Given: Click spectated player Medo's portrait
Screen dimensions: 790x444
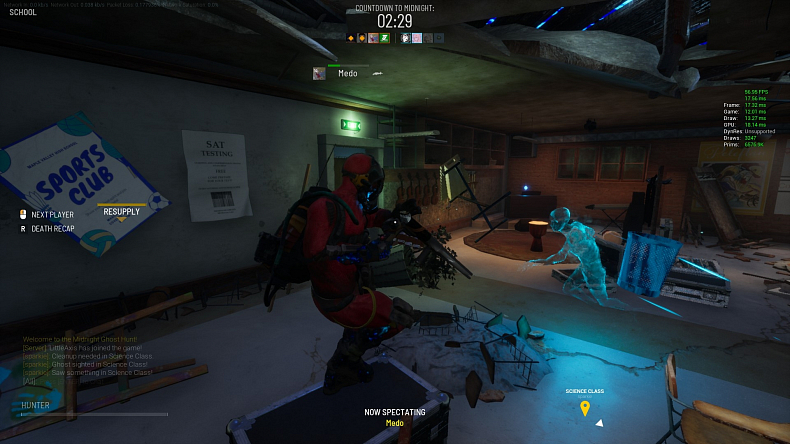Looking at the screenshot, I should pyautogui.click(x=319, y=73).
